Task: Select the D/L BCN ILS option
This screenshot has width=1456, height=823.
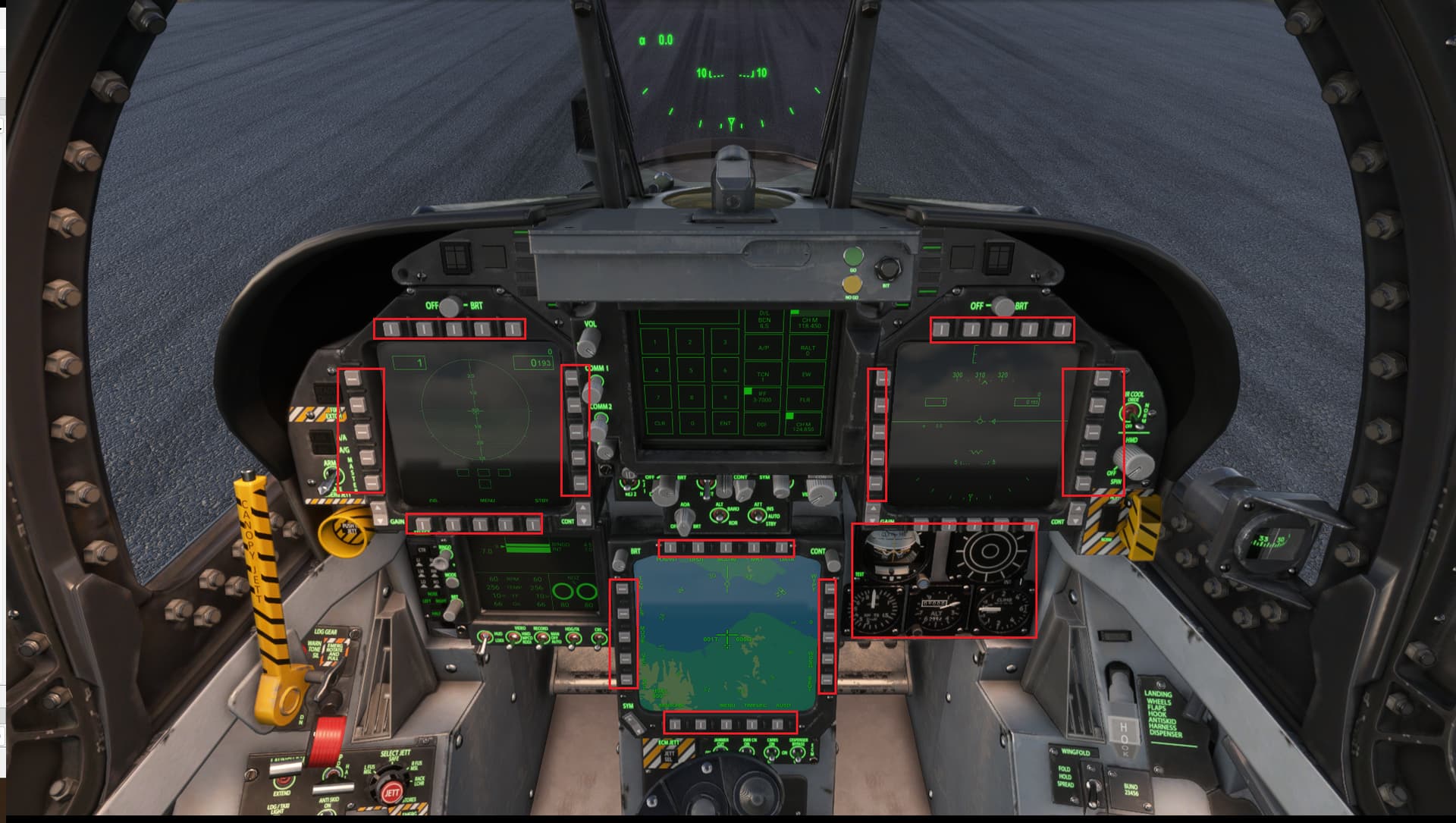Action: pyautogui.click(x=764, y=320)
